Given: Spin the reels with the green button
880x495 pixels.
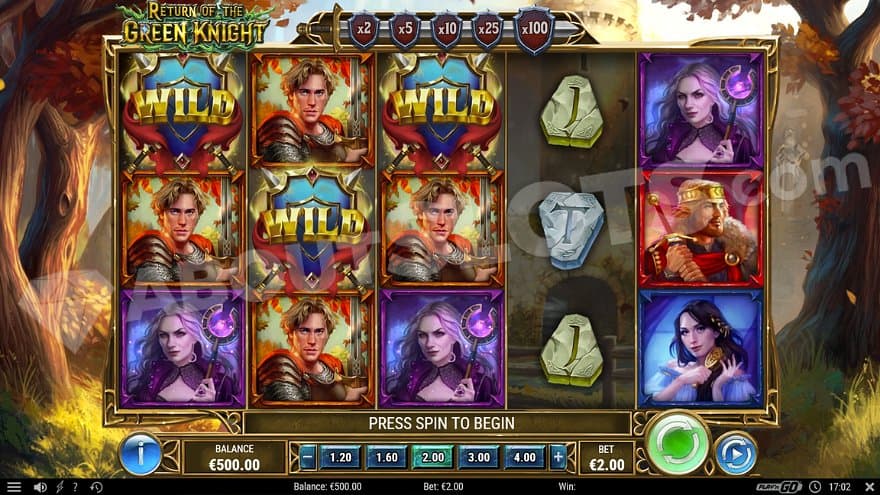Looking at the screenshot, I should (677, 443).
